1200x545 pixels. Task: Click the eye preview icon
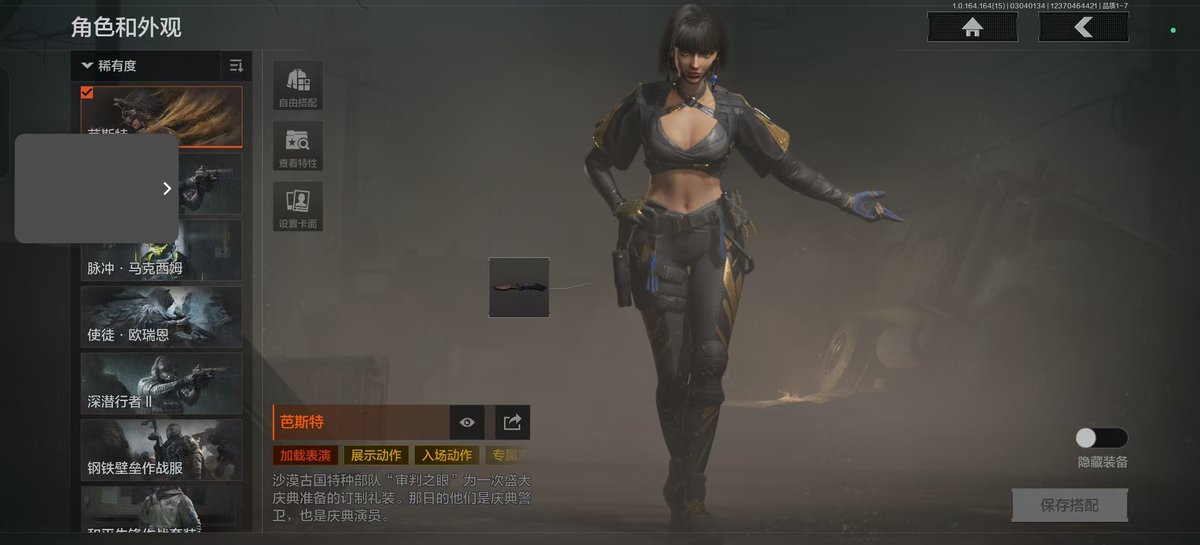(467, 423)
